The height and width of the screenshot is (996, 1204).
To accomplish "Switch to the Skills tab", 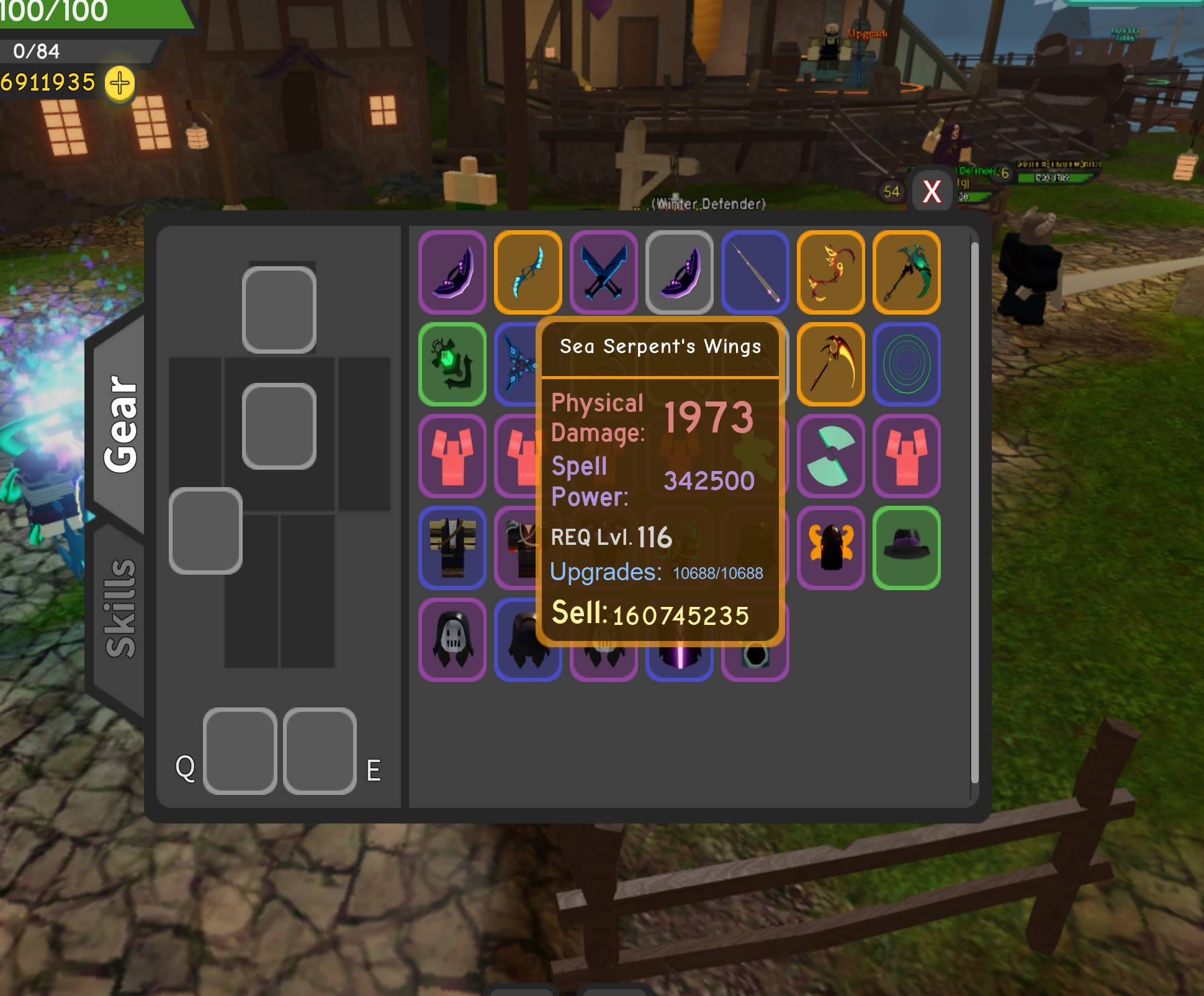I will pyautogui.click(x=120, y=608).
